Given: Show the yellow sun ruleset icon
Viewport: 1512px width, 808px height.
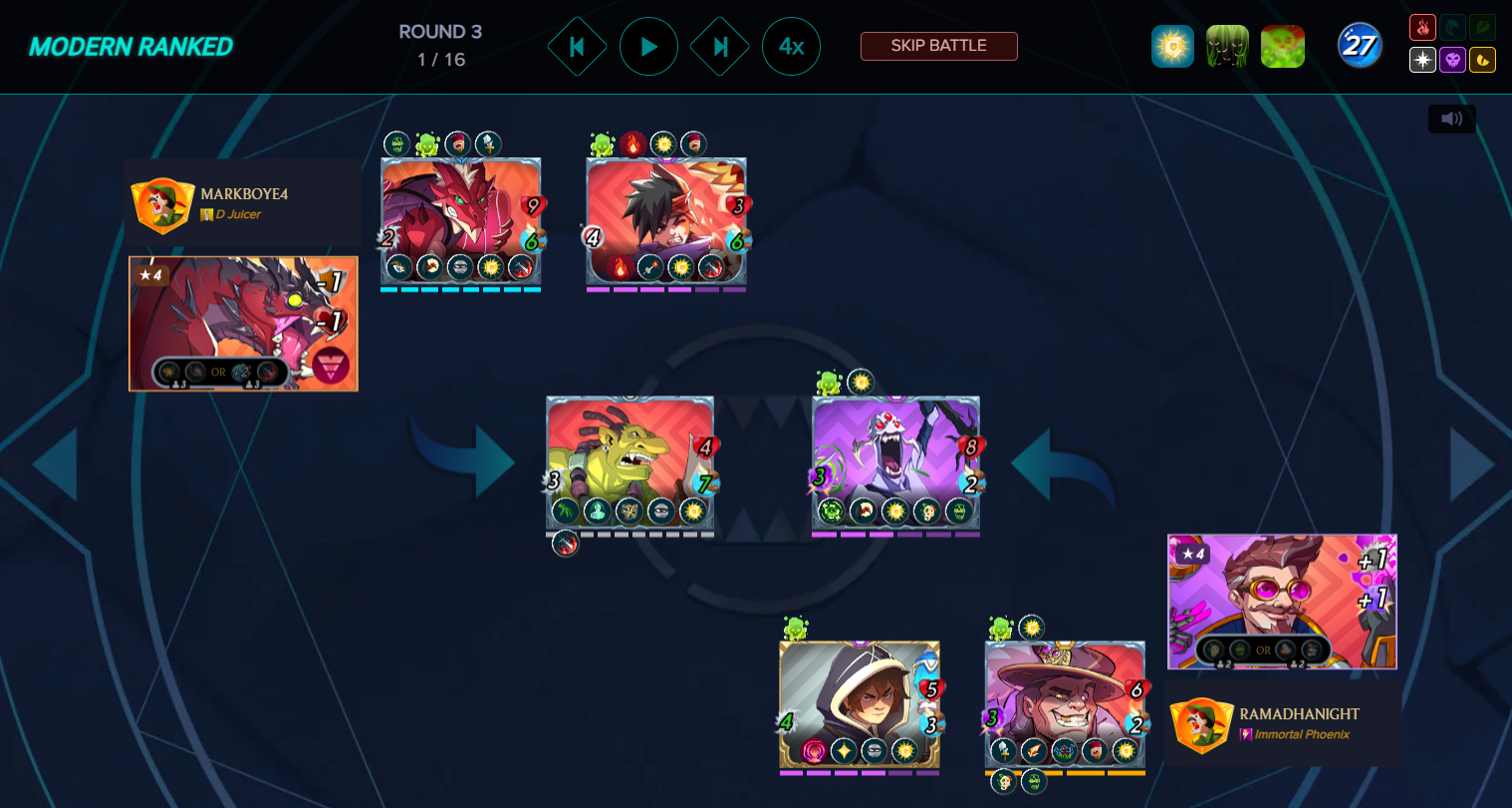Looking at the screenshot, I should pyautogui.click(x=1172, y=47).
